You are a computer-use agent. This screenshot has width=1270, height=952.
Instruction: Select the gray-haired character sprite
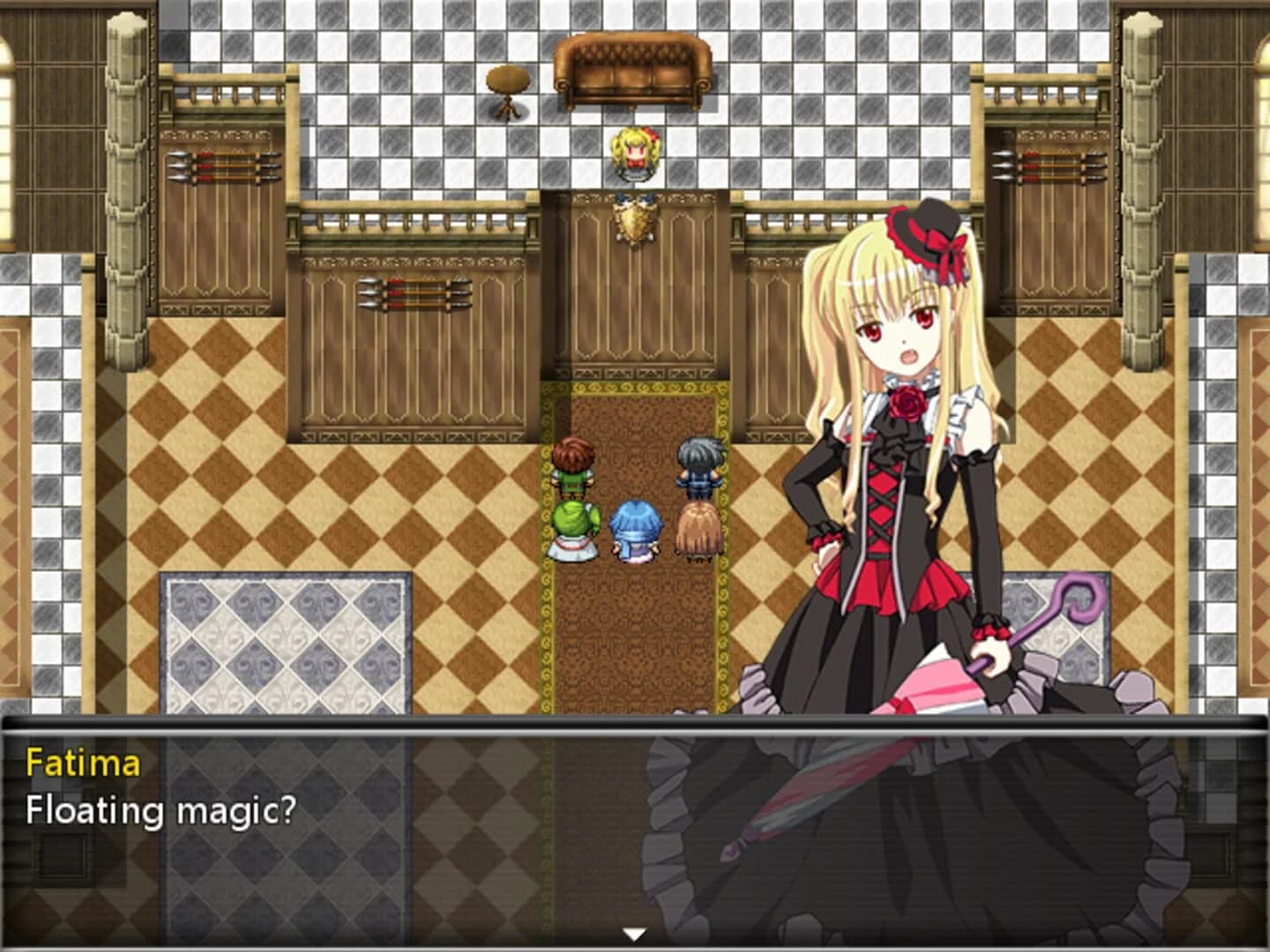pos(696,463)
